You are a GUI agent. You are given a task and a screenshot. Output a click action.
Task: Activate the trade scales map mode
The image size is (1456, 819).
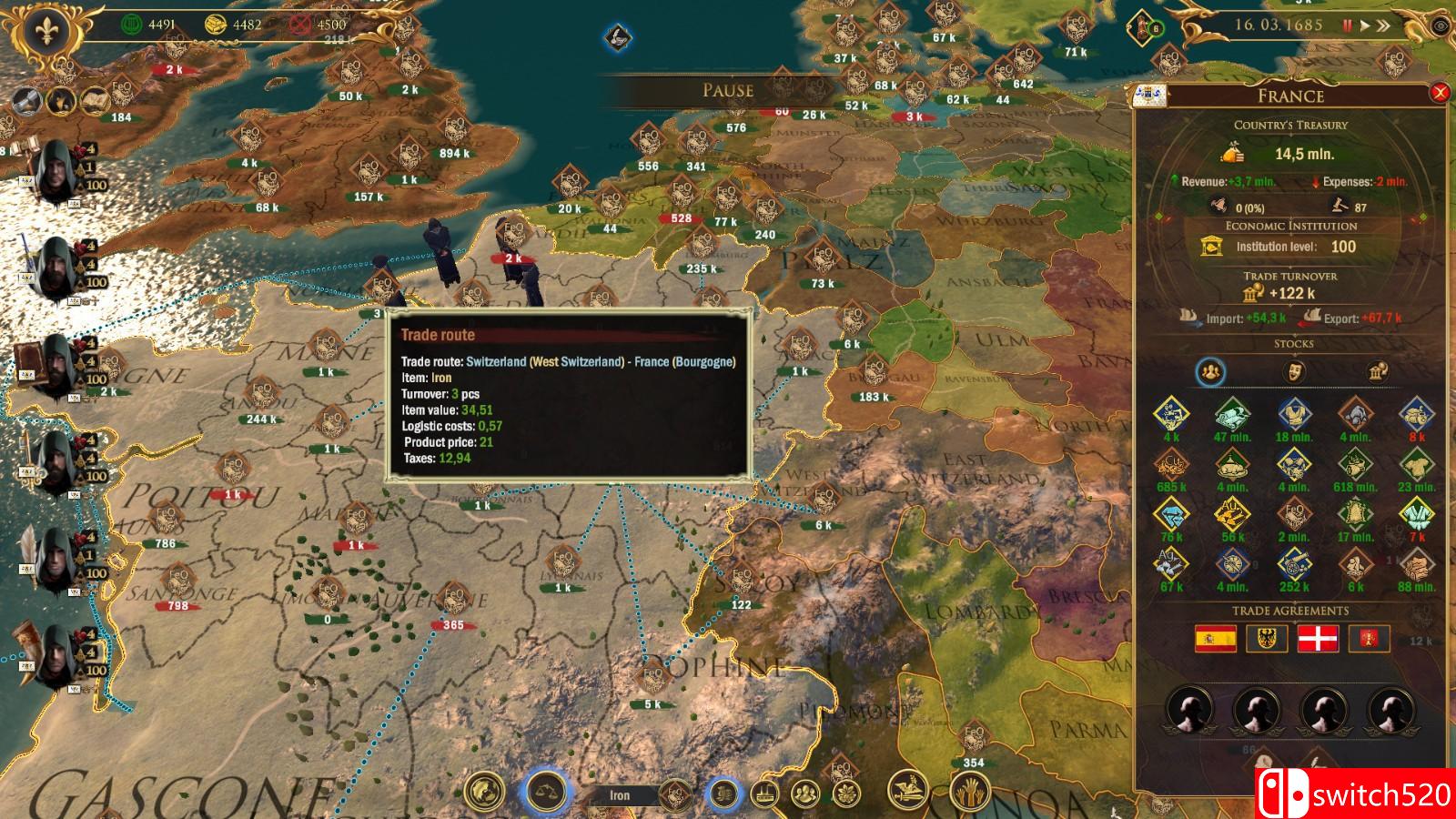(545, 793)
